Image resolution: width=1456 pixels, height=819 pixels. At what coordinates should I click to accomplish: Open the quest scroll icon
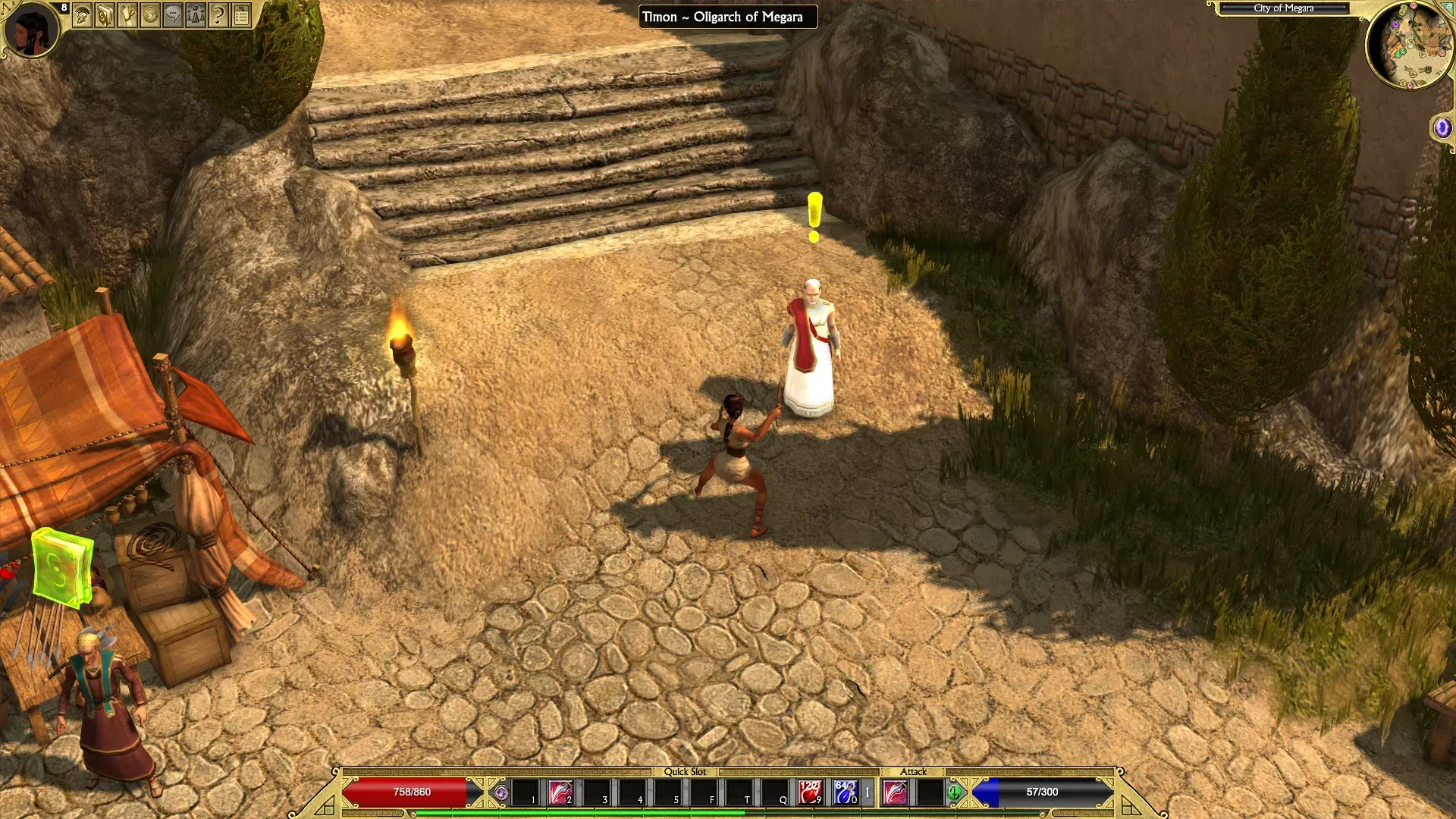click(127, 15)
